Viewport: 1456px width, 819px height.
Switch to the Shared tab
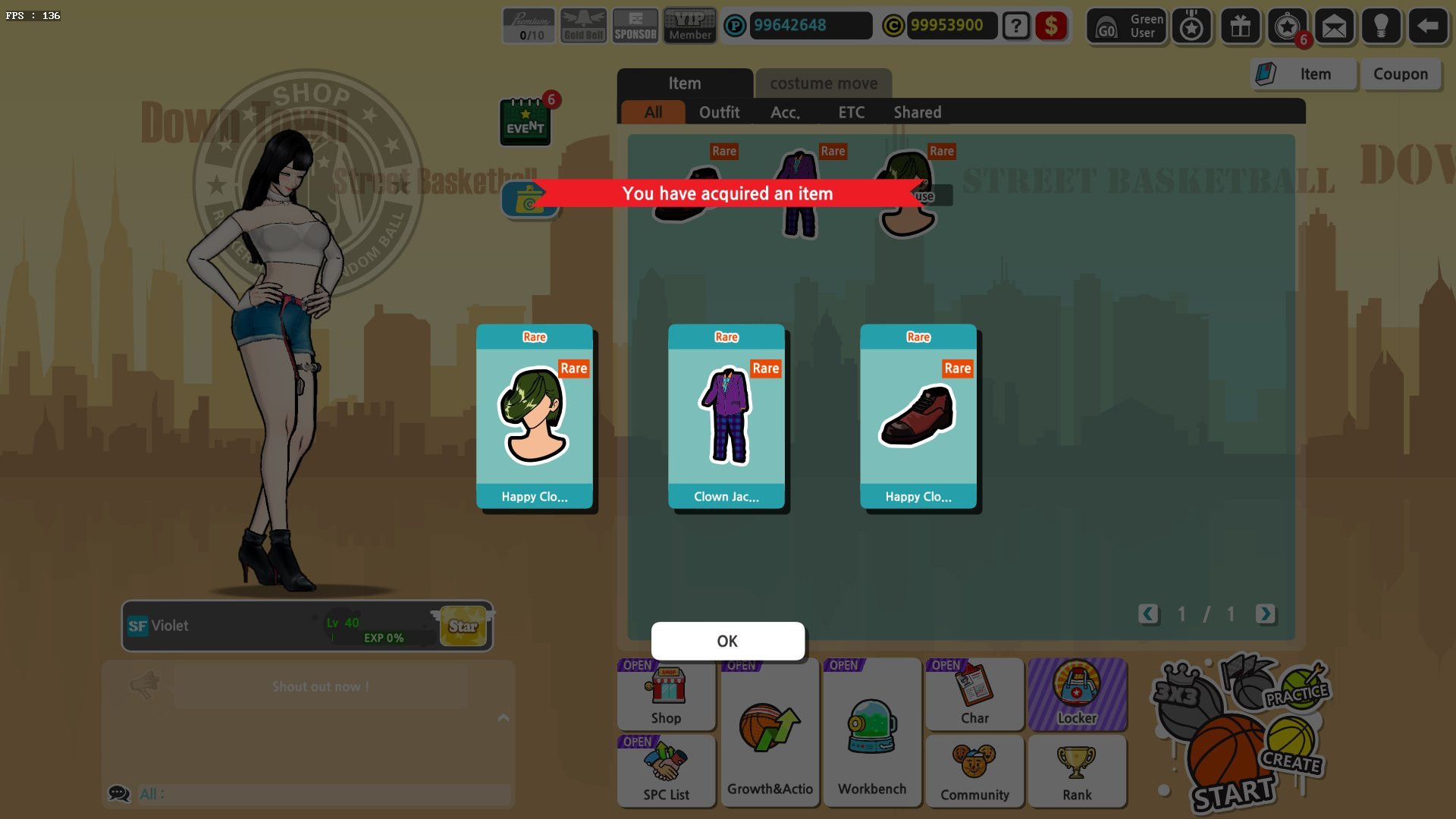[x=917, y=112]
